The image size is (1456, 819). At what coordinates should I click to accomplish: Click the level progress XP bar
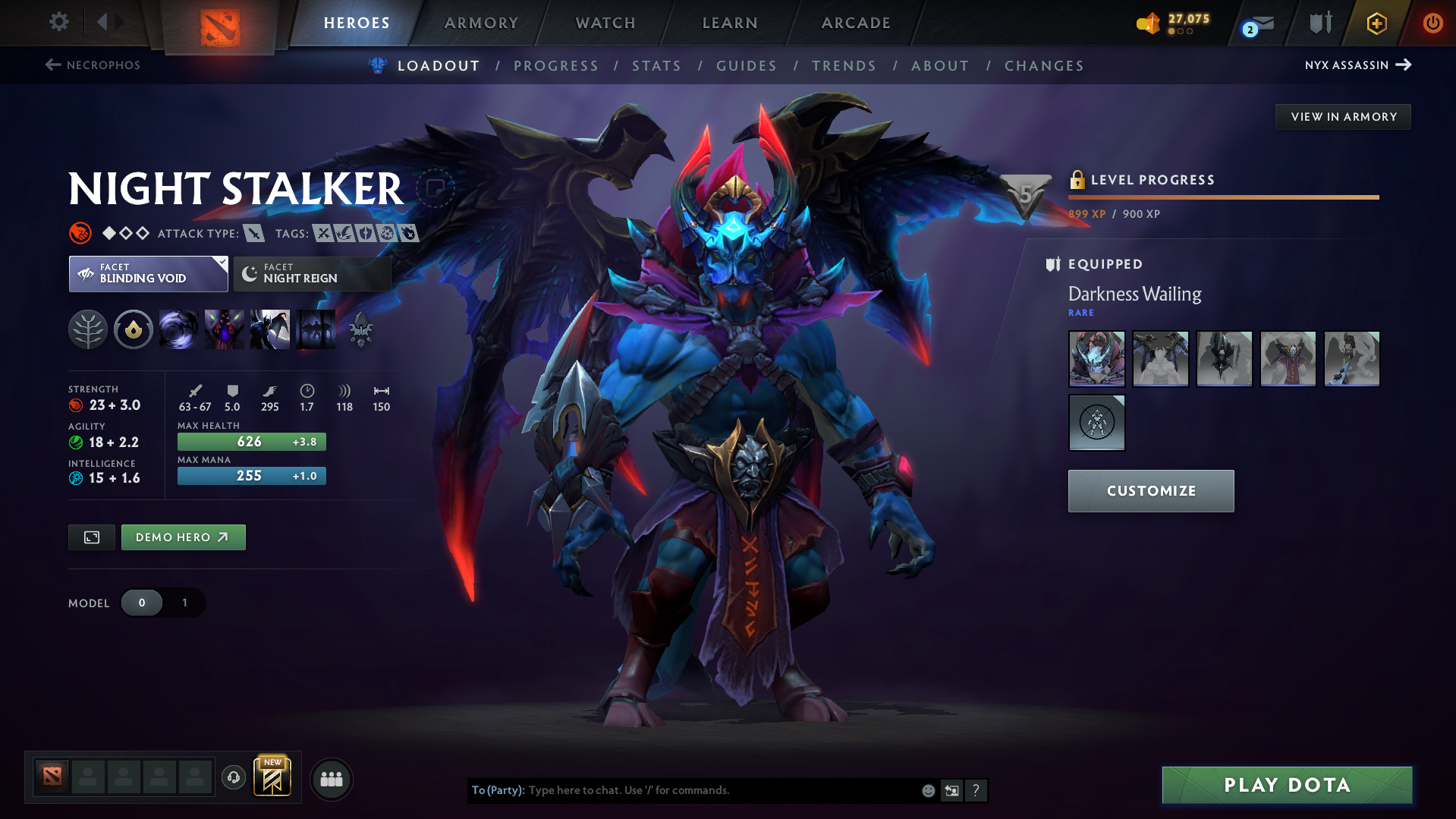point(1223,197)
